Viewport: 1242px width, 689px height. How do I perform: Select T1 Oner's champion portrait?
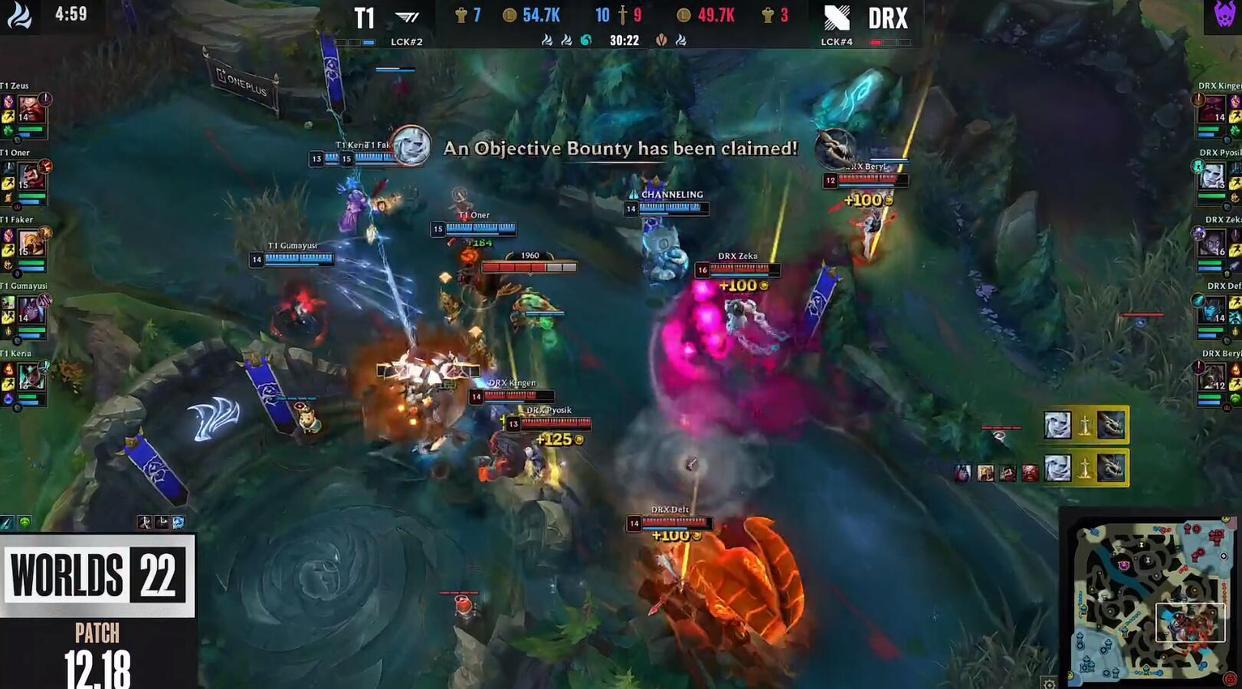click(x=32, y=175)
